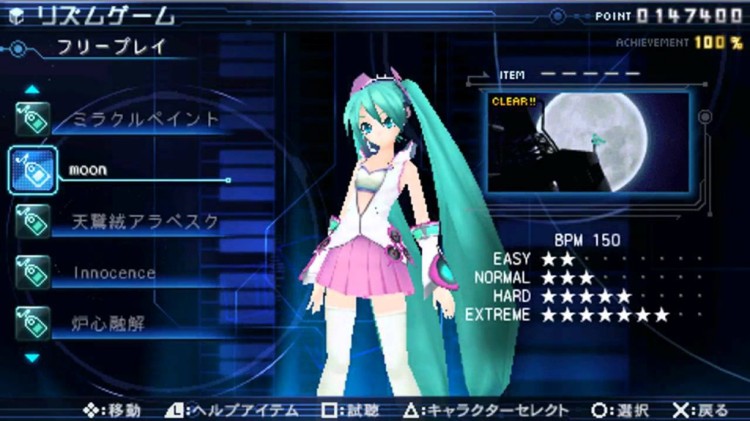Click the up arrow above the song list
The height and width of the screenshot is (421, 750).
click(32, 89)
